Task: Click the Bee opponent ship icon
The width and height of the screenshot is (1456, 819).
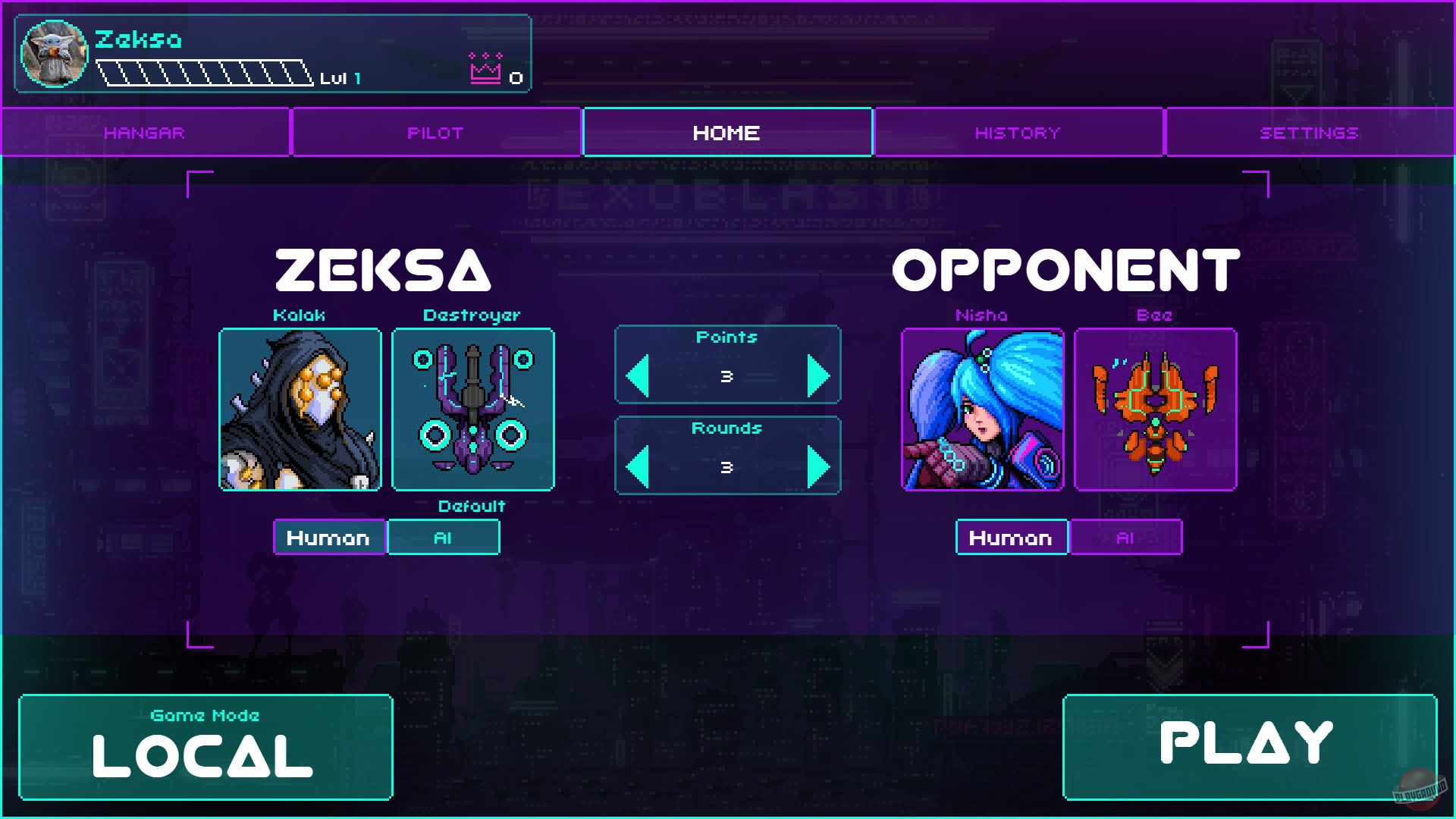Action: pos(1156,409)
